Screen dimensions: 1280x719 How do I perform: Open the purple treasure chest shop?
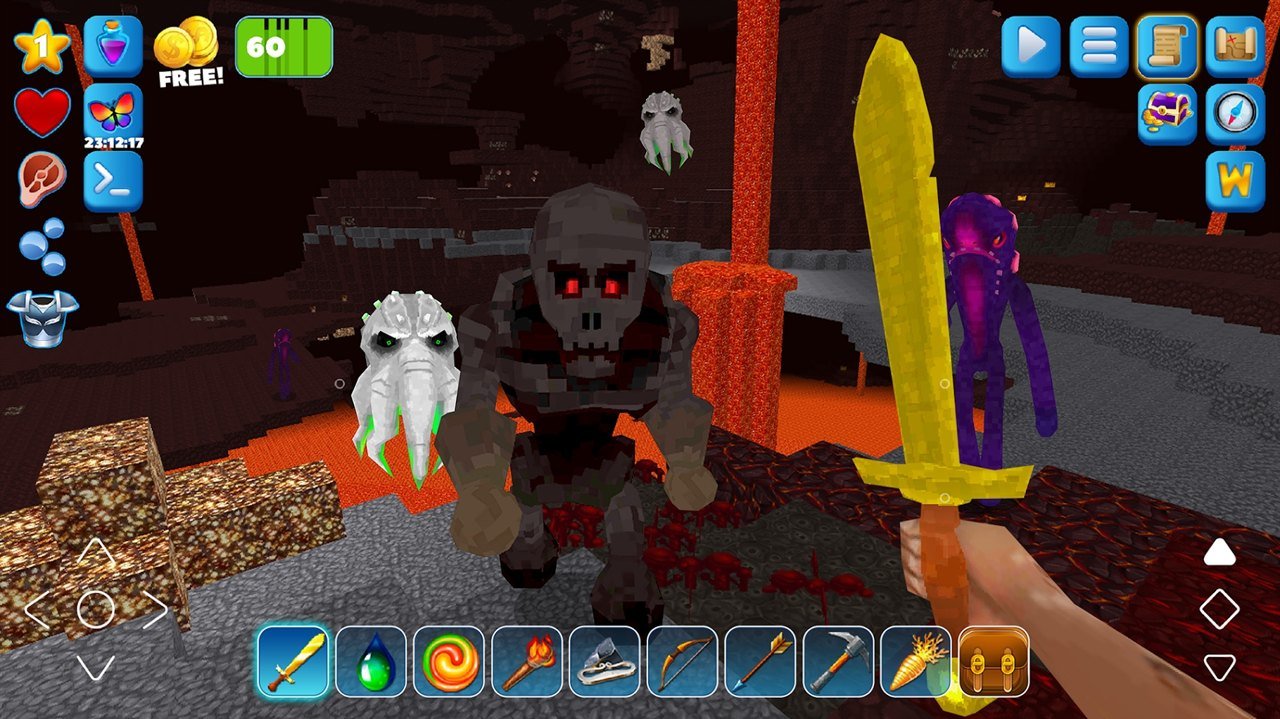(x=1167, y=114)
